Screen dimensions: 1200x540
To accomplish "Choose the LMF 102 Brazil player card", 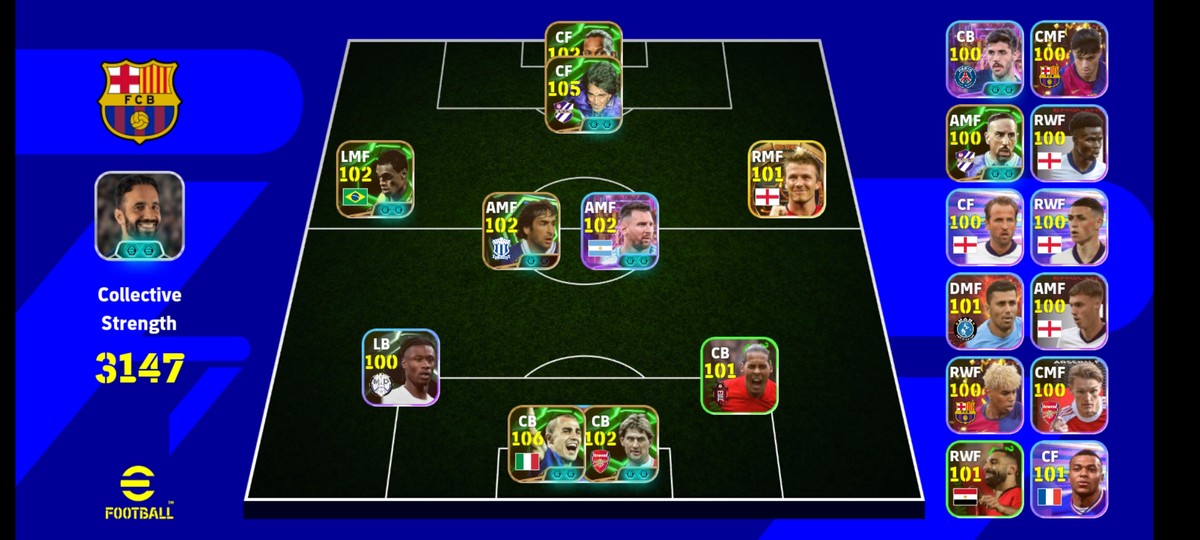I will coord(375,180).
